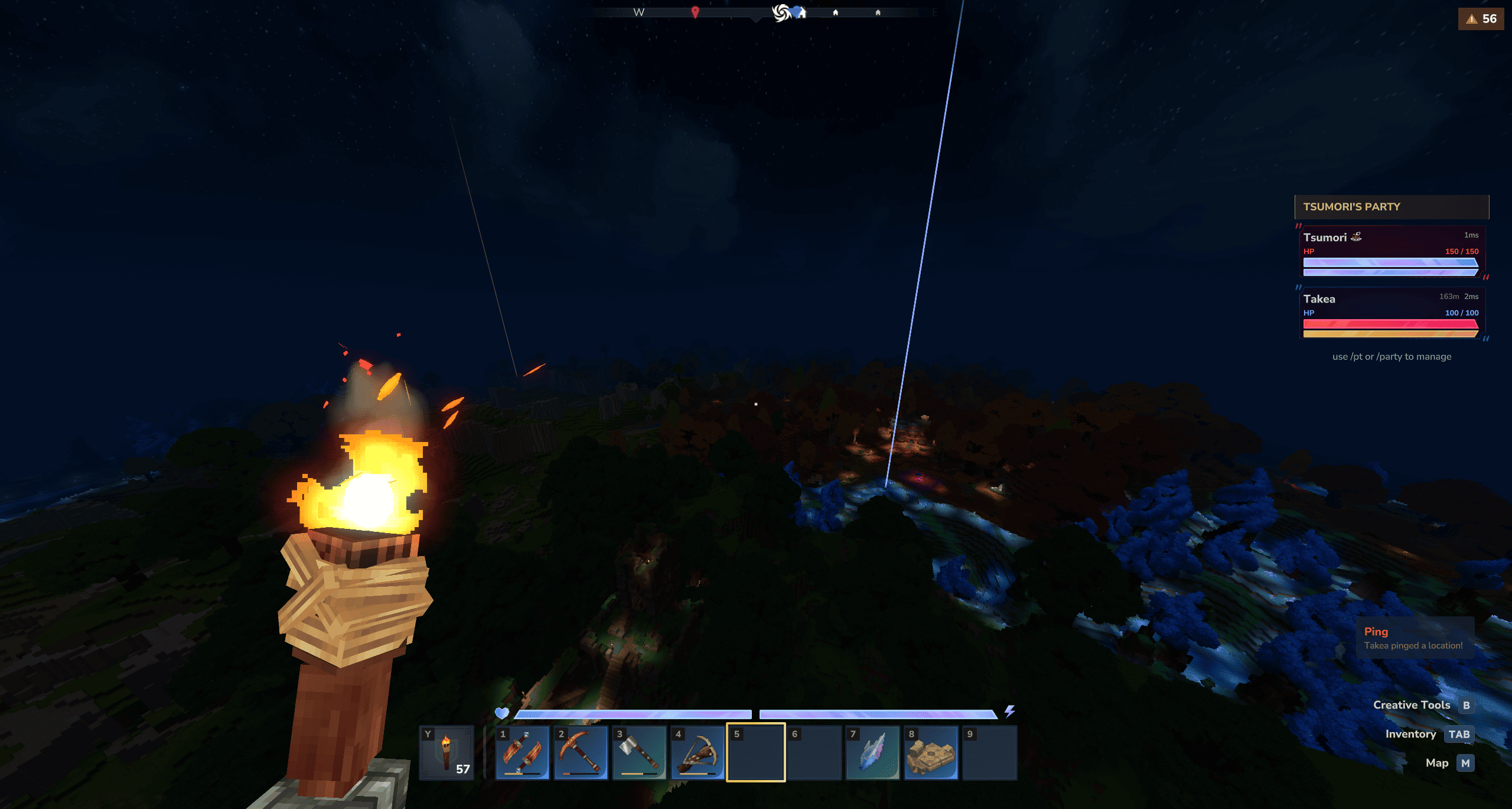Click the Ping notification from Takea
Image resolution: width=1512 pixels, height=809 pixels.
pos(1413,638)
